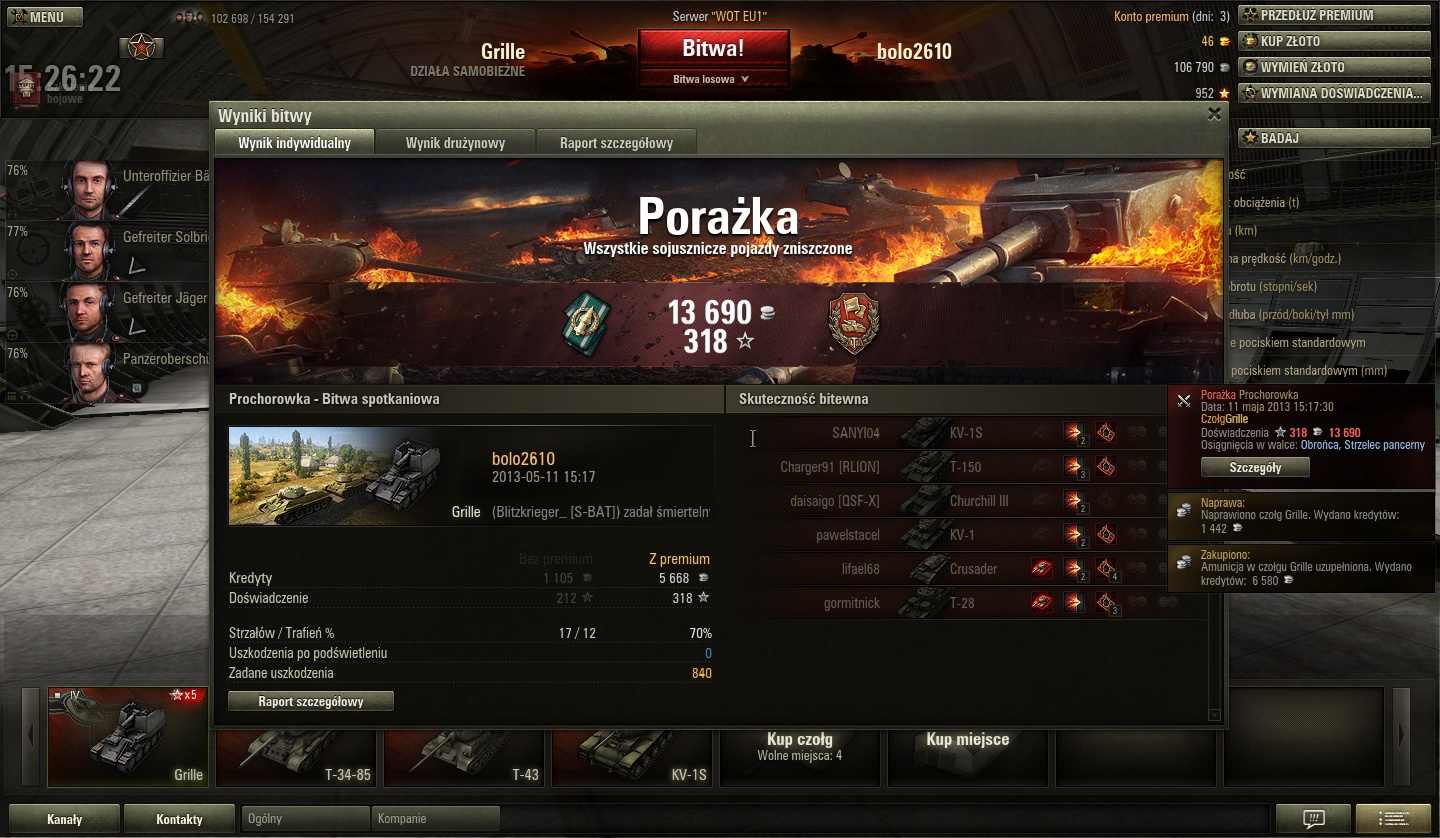This screenshot has height=838, width=1440.
Task: Choose the T-43 tank slot
Action: 464,757
